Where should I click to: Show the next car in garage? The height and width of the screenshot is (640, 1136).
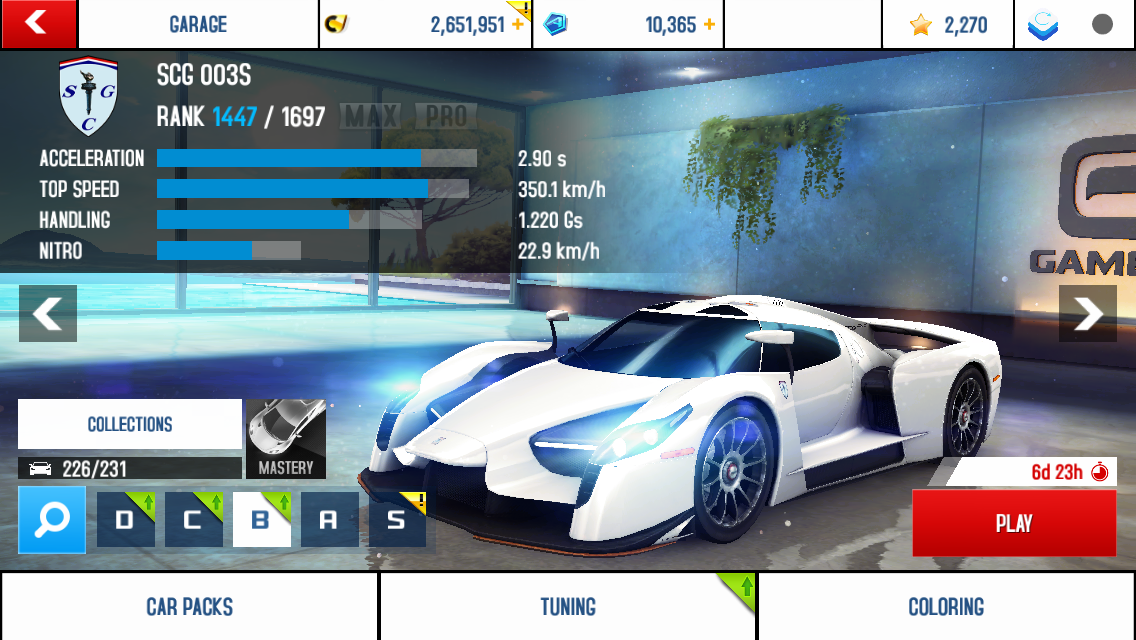[x=1087, y=314]
